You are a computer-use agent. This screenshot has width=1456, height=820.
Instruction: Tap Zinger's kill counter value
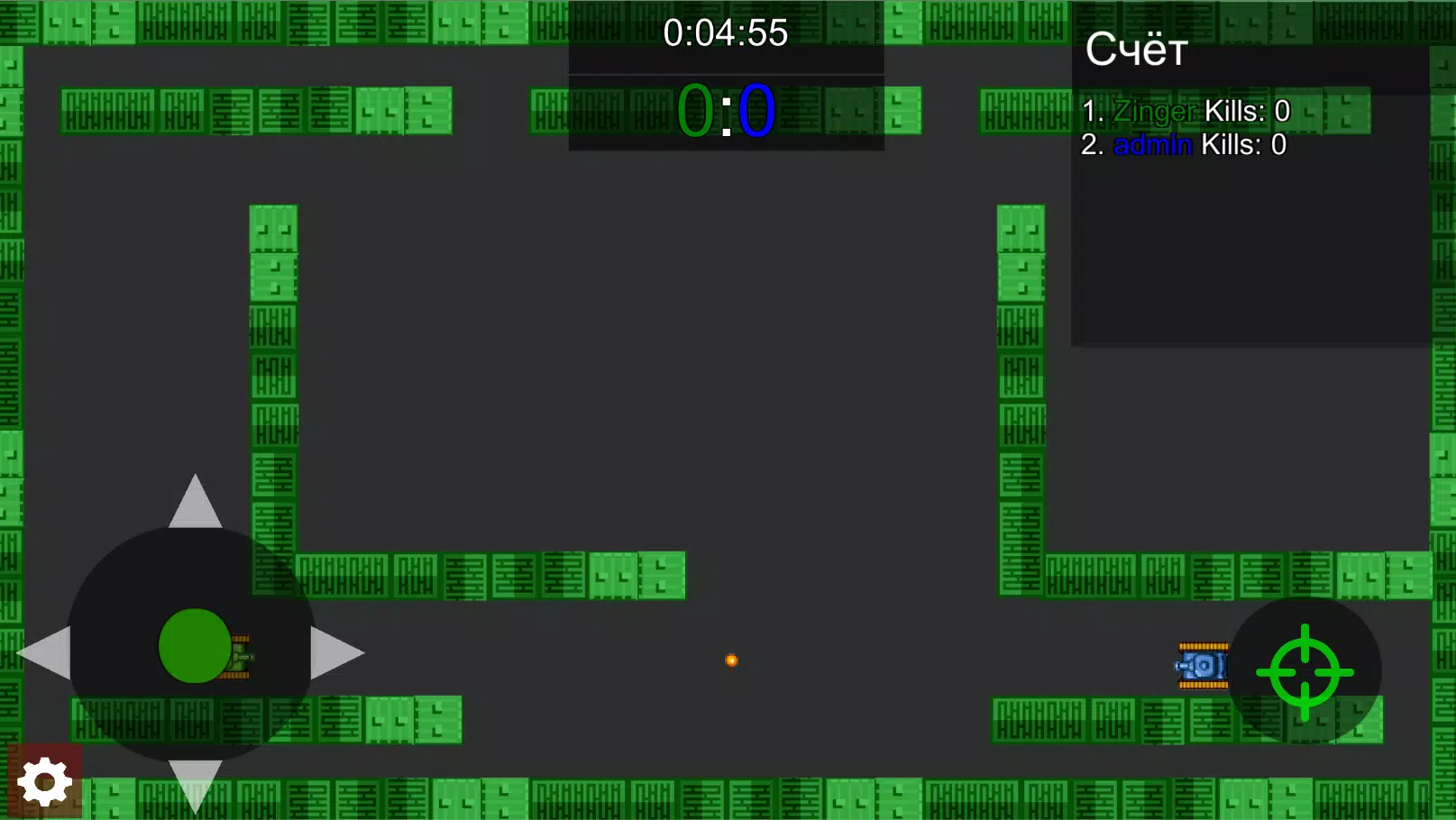pyautogui.click(x=1282, y=111)
